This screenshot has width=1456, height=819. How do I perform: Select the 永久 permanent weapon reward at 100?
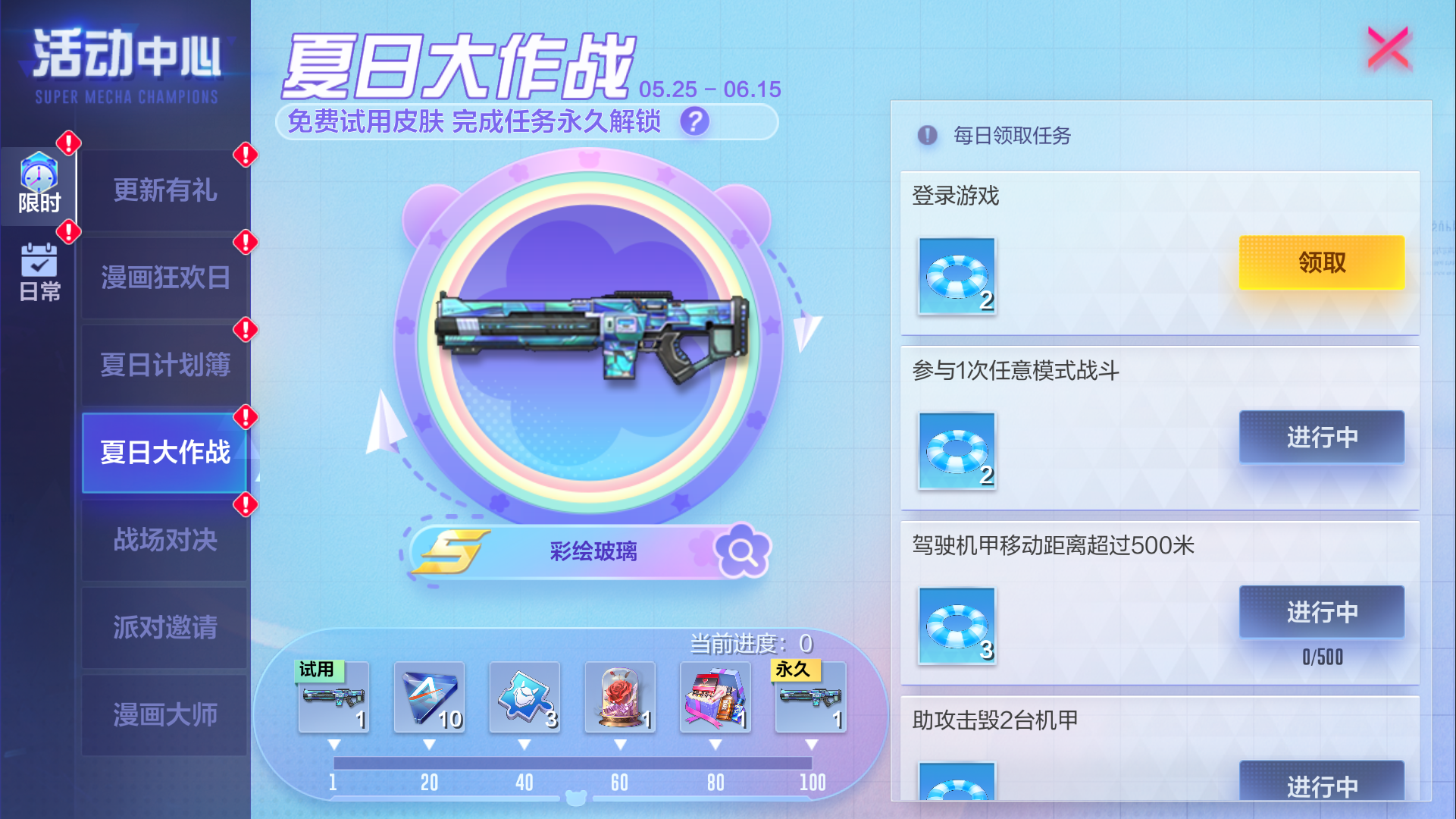[x=810, y=698]
